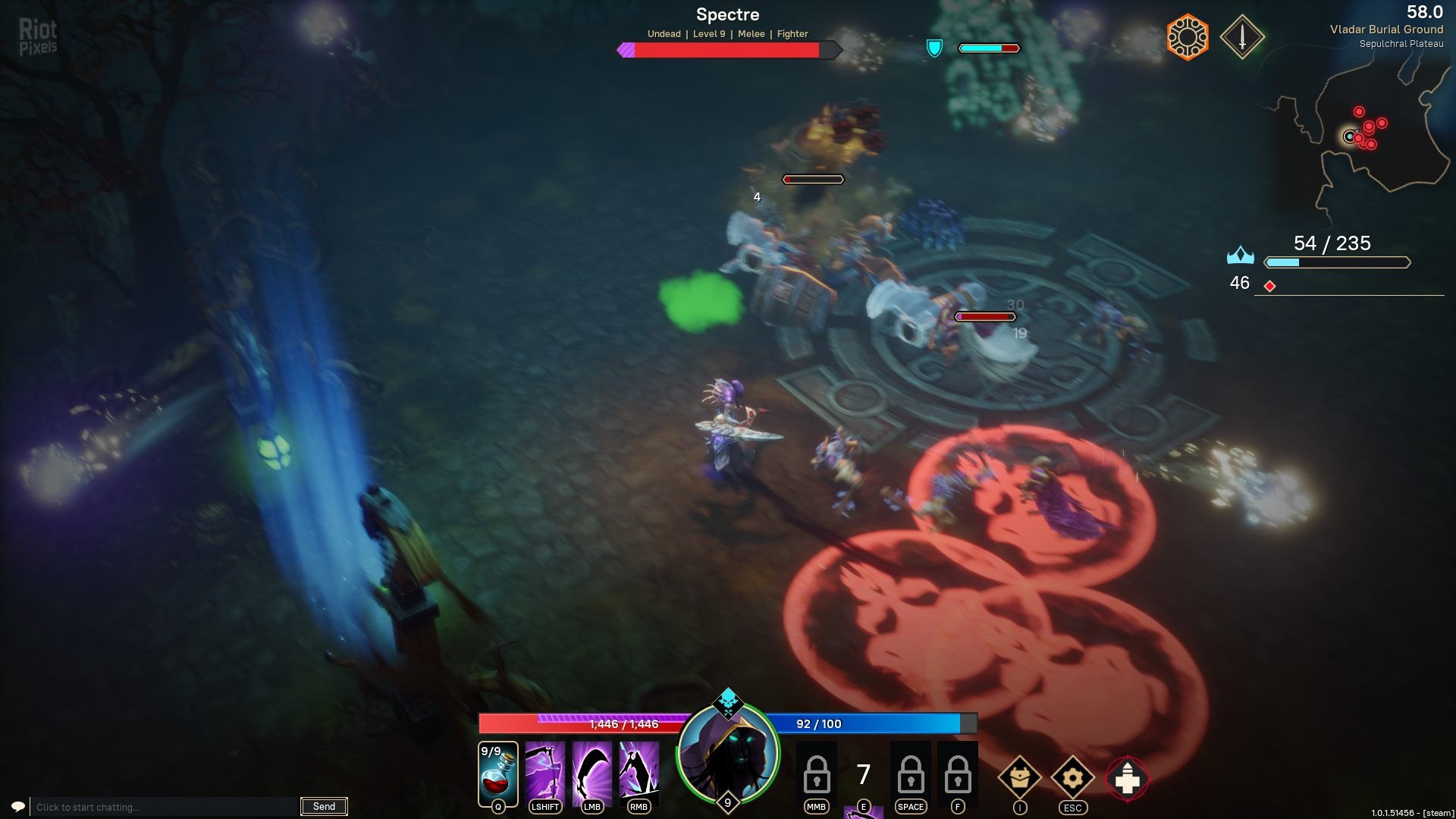Click the hooded character portrait
This screenshot has width=1456, height=819.
click(728, 754)
